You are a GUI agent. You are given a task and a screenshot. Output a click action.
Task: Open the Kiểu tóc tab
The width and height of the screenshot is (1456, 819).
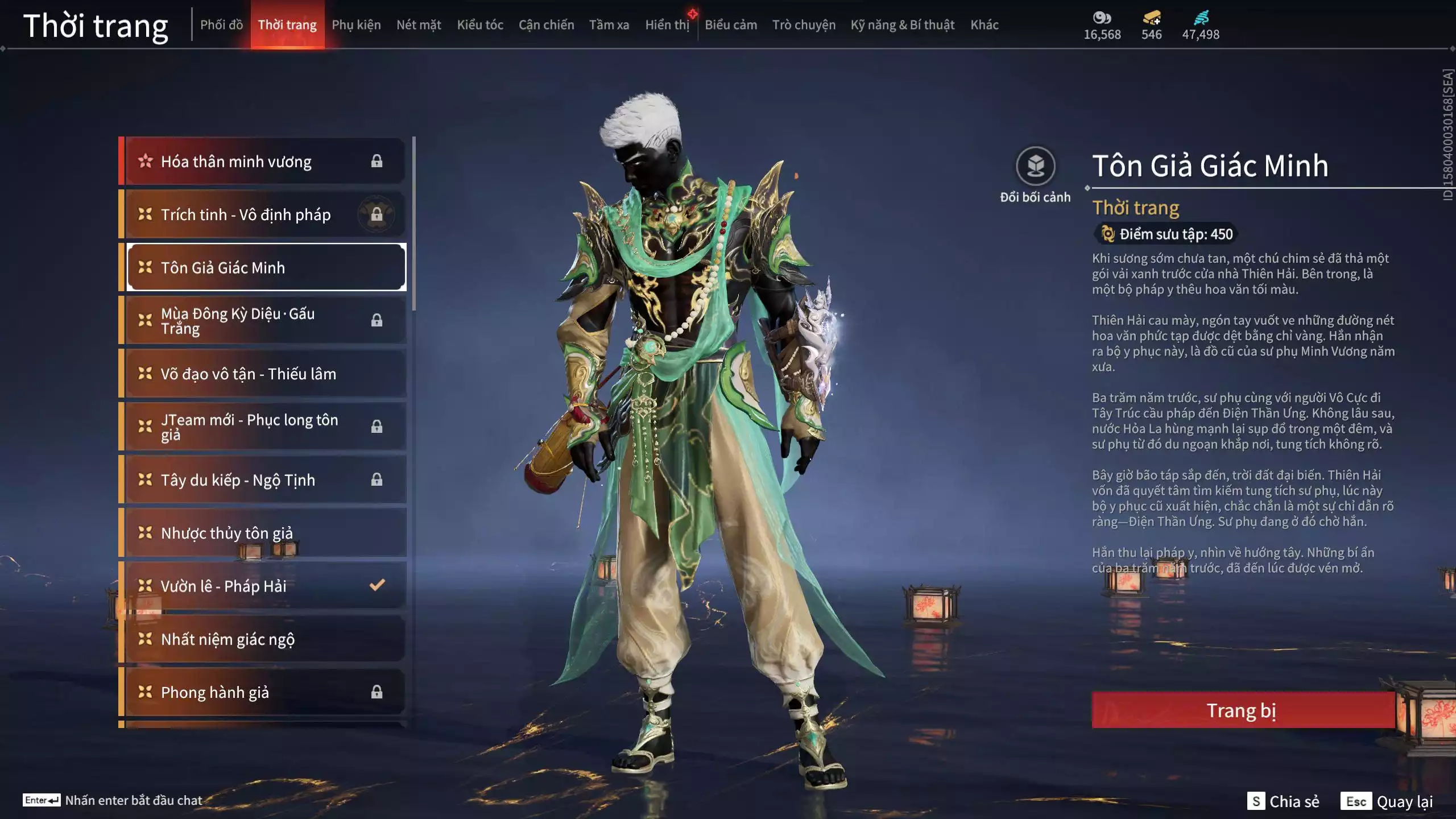click(x=479, y=25)
